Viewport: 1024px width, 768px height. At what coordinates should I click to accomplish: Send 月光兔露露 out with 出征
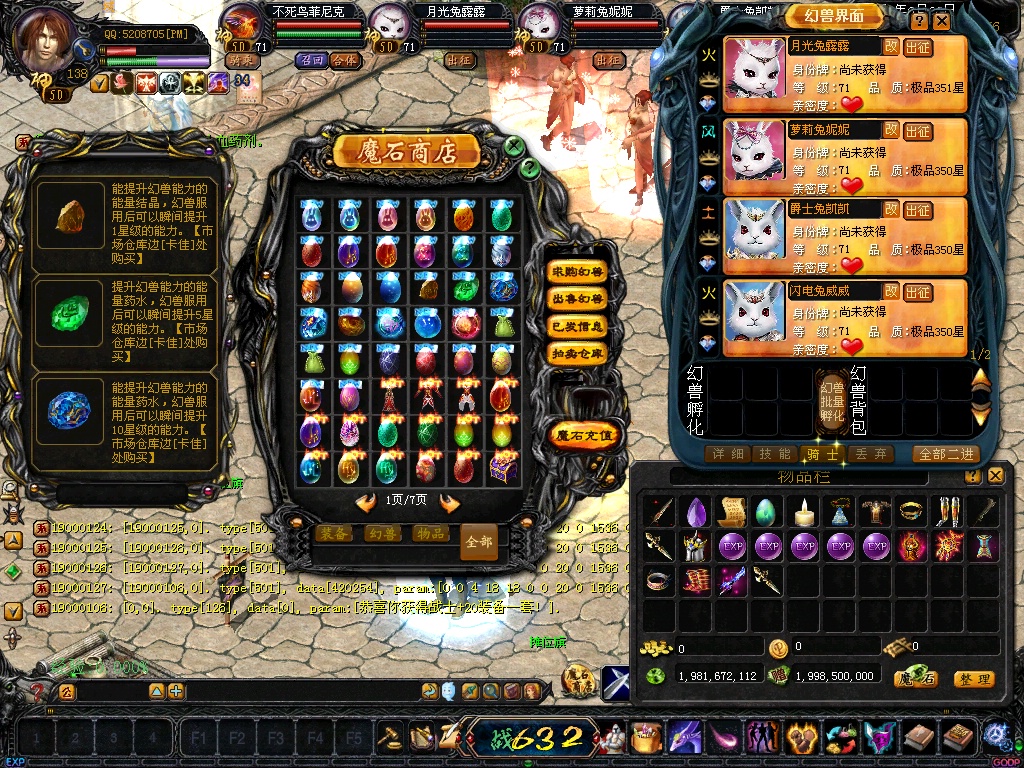(x=918, y=47)
